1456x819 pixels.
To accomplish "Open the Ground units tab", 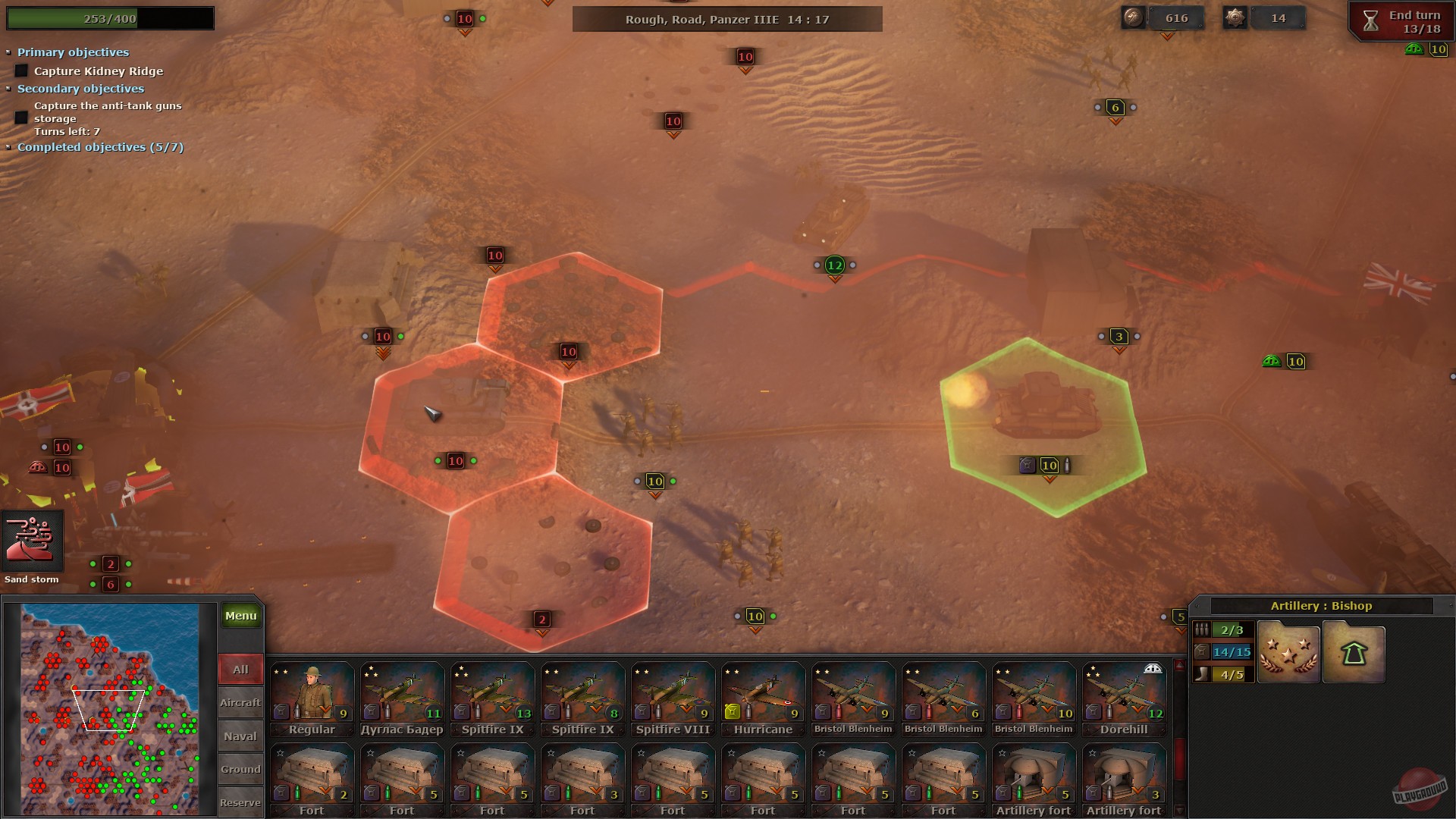I will [x=240, y=769].
